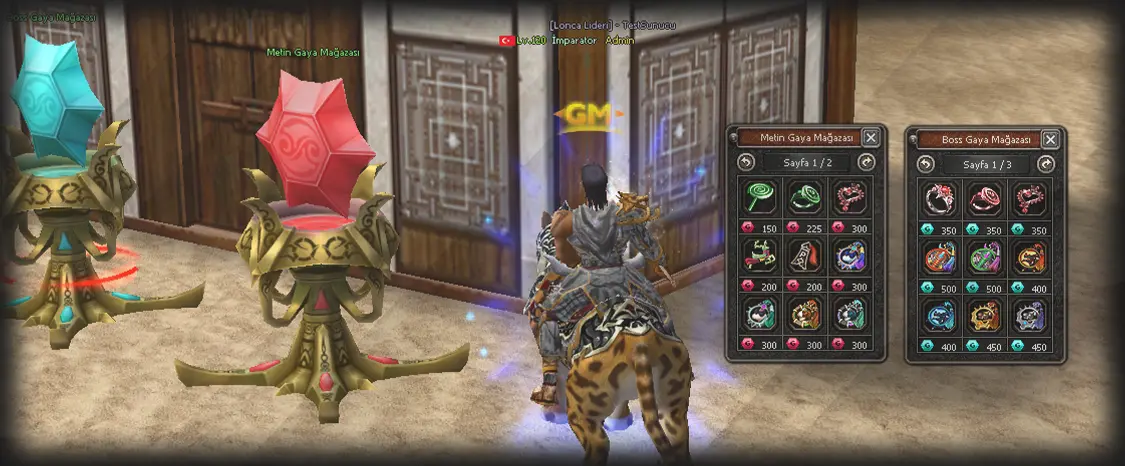Pick the heart necklace in Metin Gaya shop
Screen dimensions: 1125x466
tap(851, 196)
